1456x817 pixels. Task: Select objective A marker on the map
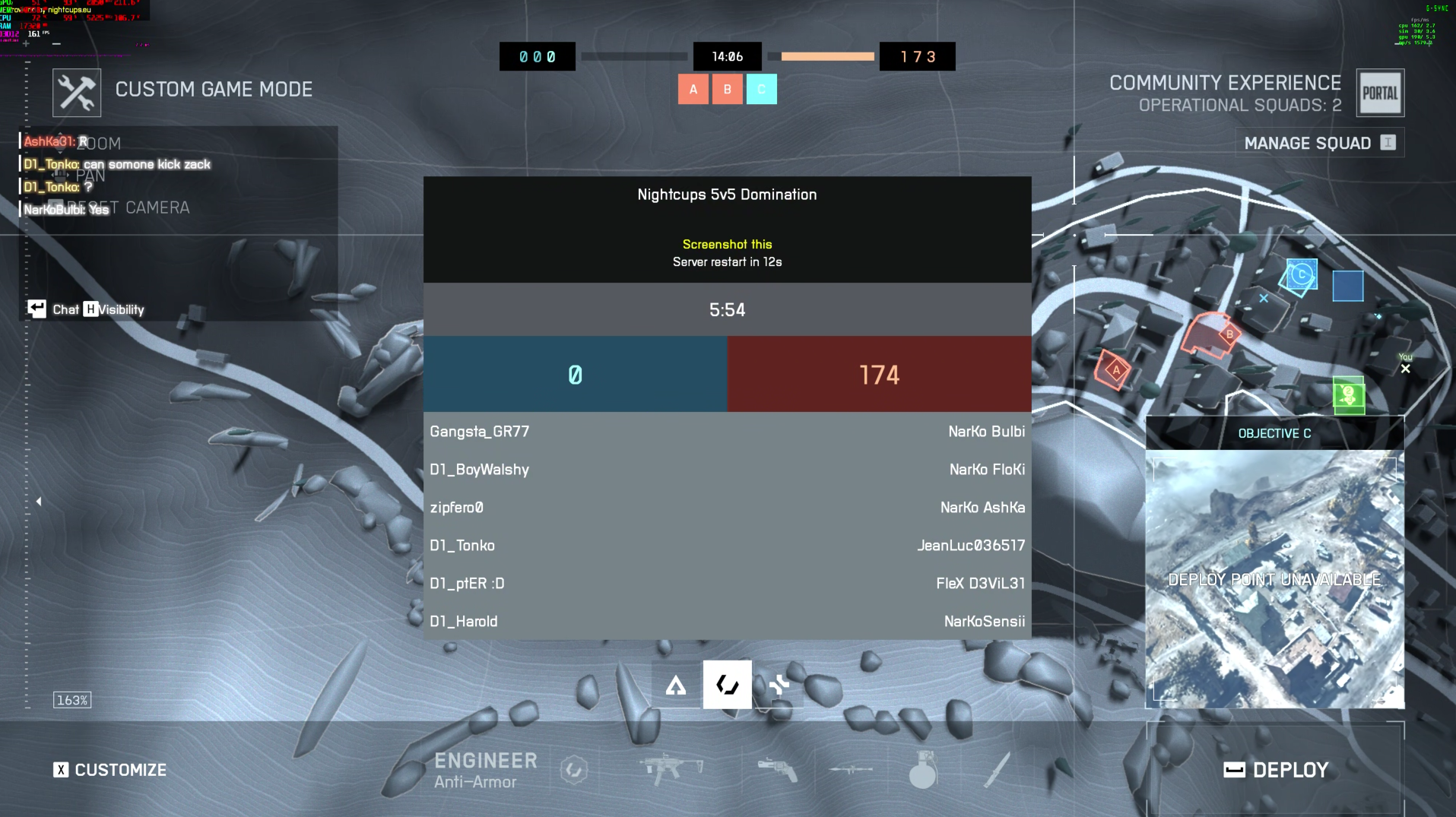click(x=1114, y=369)
